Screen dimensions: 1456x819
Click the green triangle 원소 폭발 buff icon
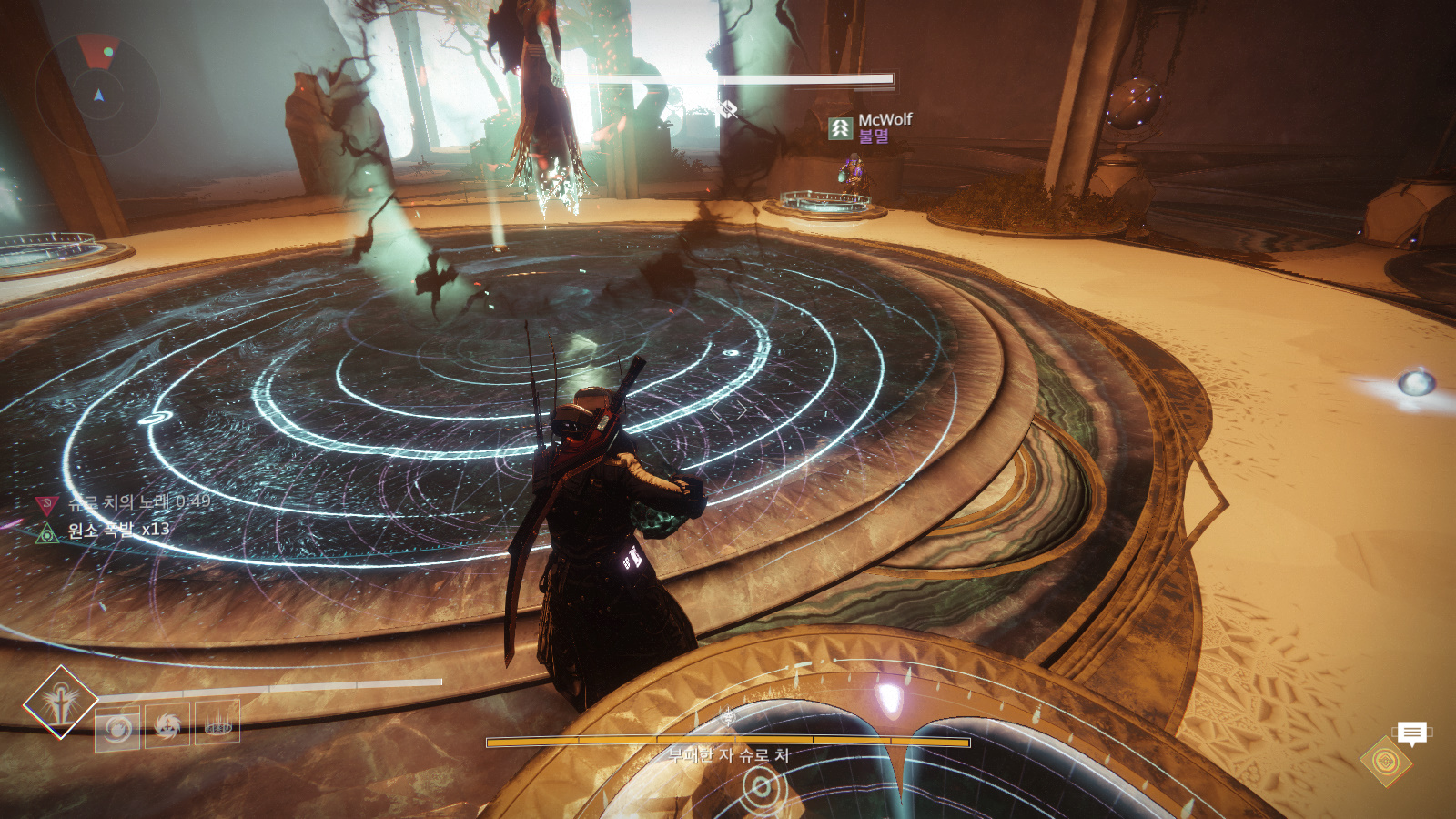click(x=46, y=532)
